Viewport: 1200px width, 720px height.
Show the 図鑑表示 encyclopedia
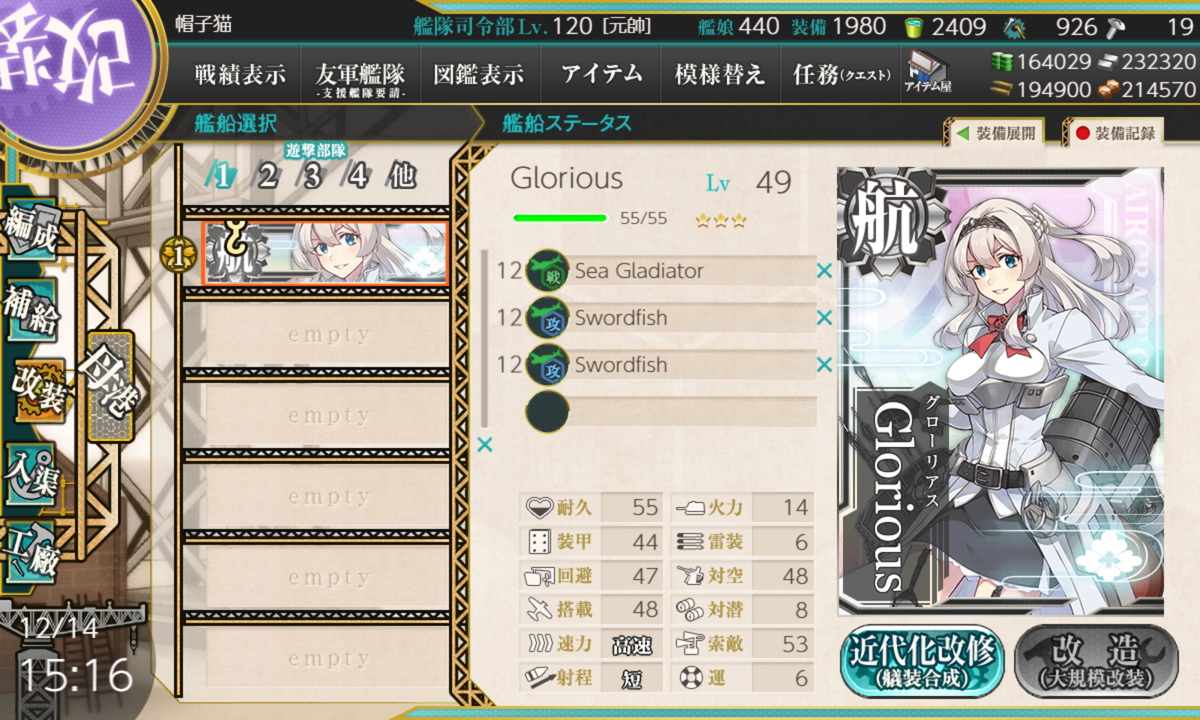[x=479, y=74]
